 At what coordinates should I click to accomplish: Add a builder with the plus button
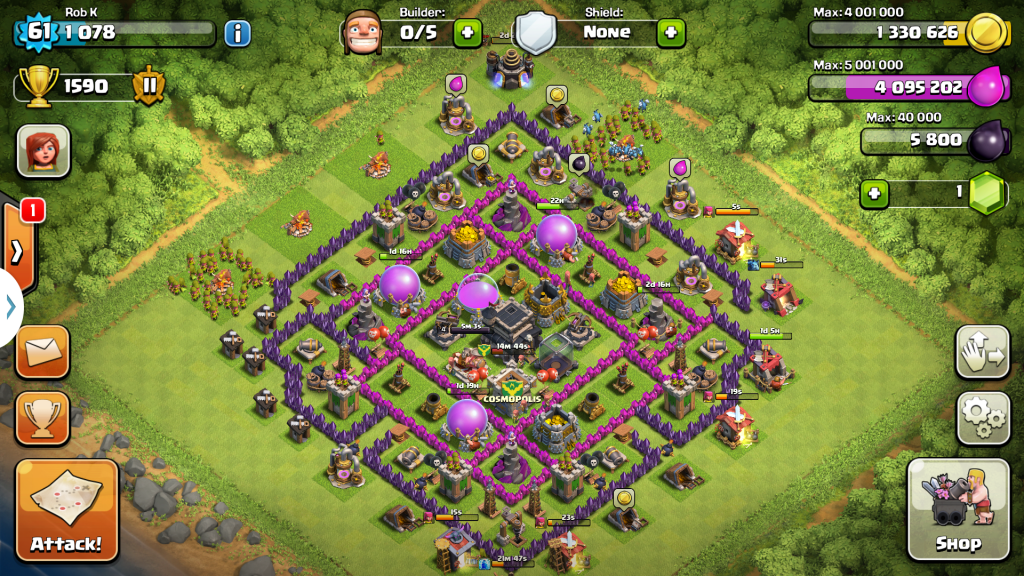pyautogui.click(x=468, y=32)
